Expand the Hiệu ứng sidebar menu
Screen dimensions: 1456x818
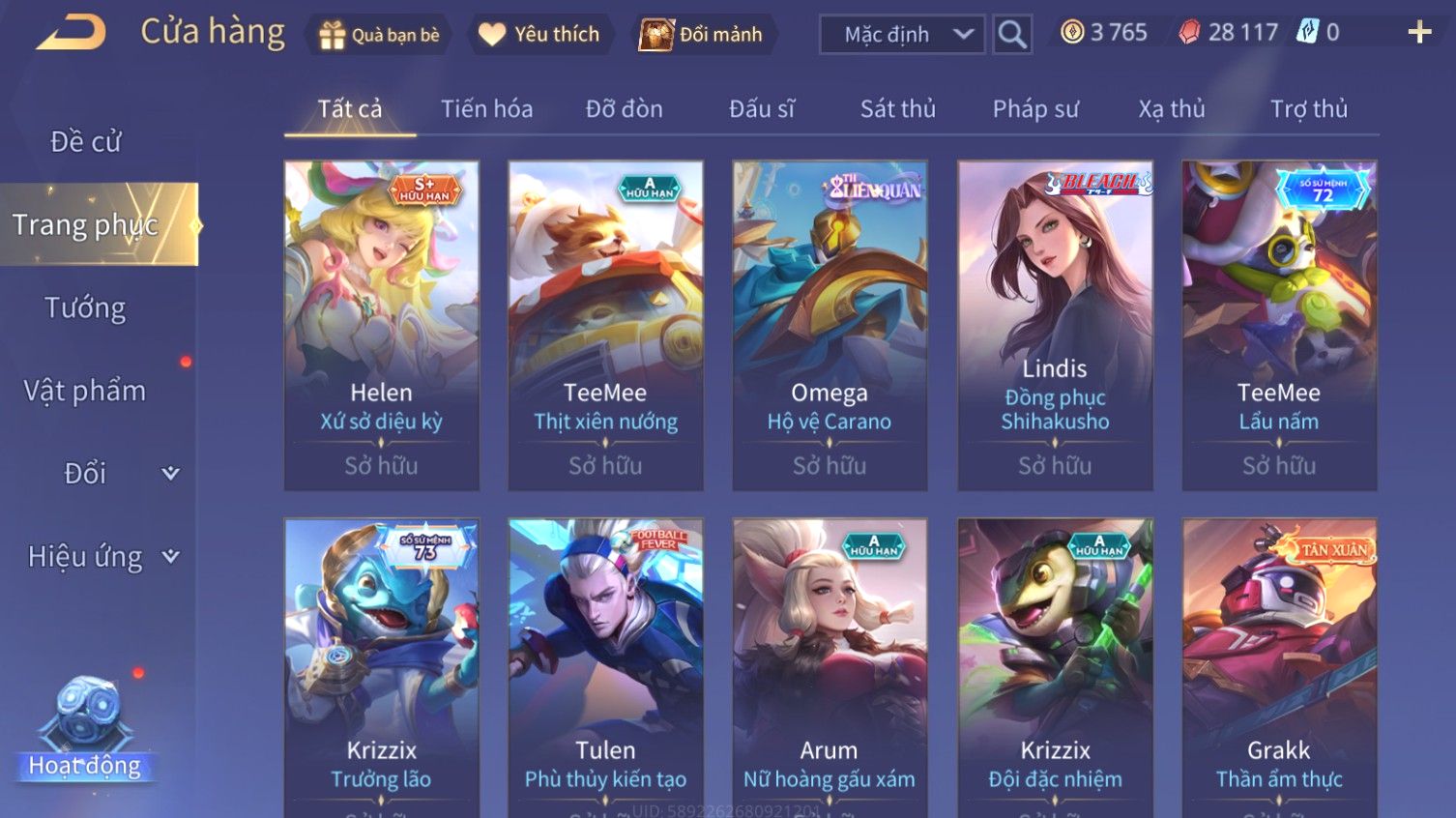[102, 557]
